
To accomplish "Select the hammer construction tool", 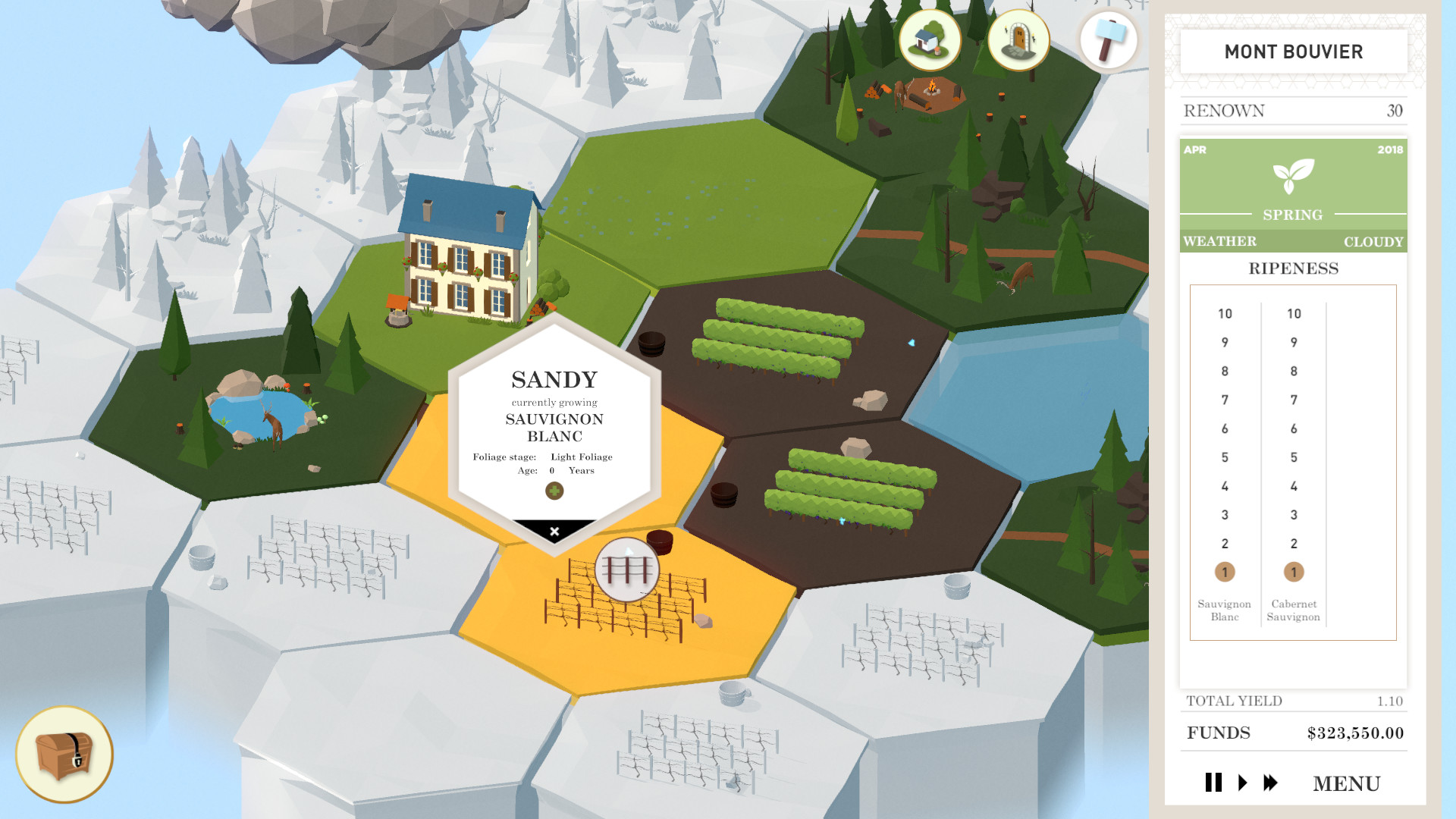I will [x=1107, y=42].
